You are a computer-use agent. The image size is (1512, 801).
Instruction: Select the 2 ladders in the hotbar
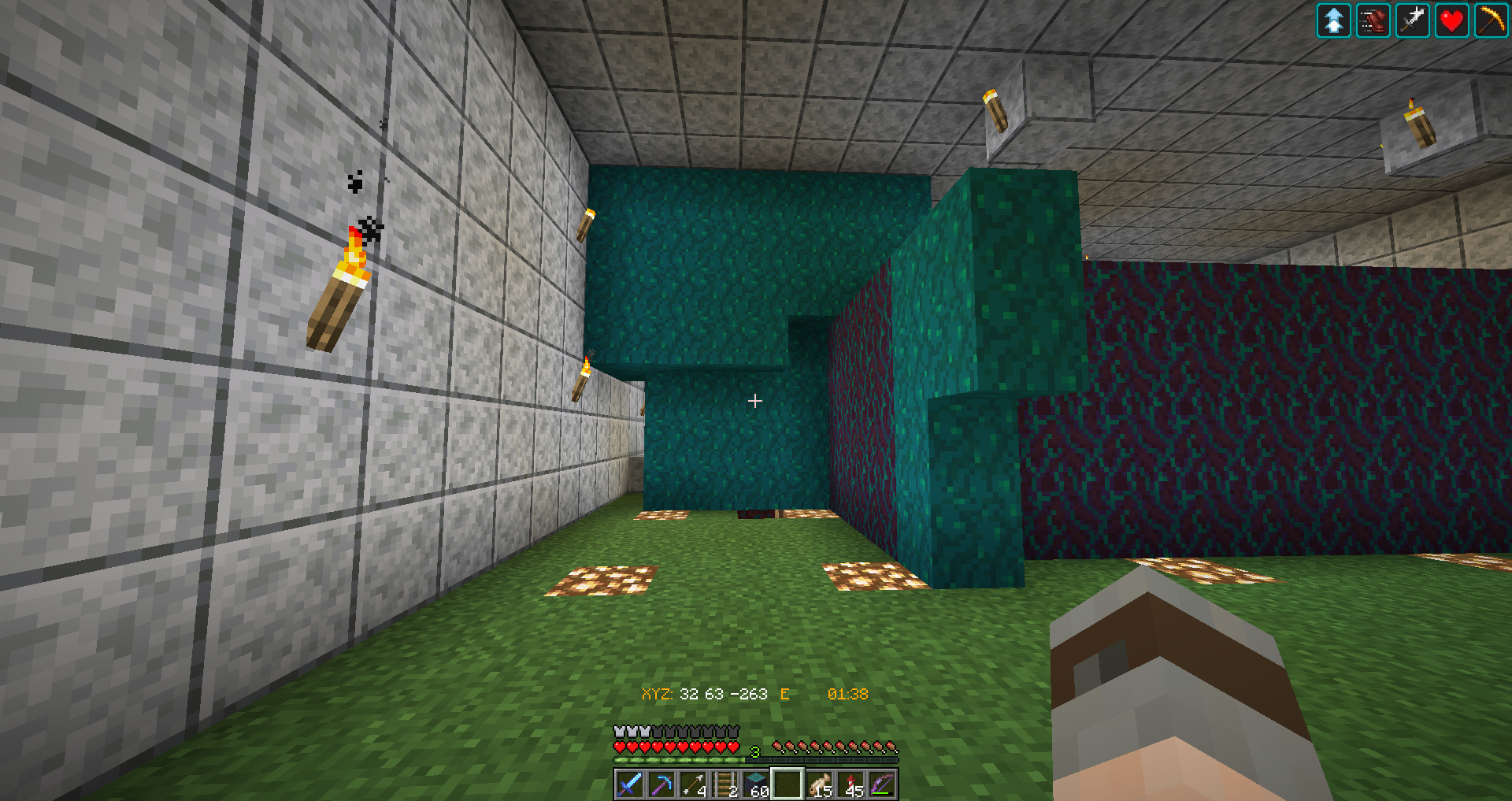(x=724, y=785)
